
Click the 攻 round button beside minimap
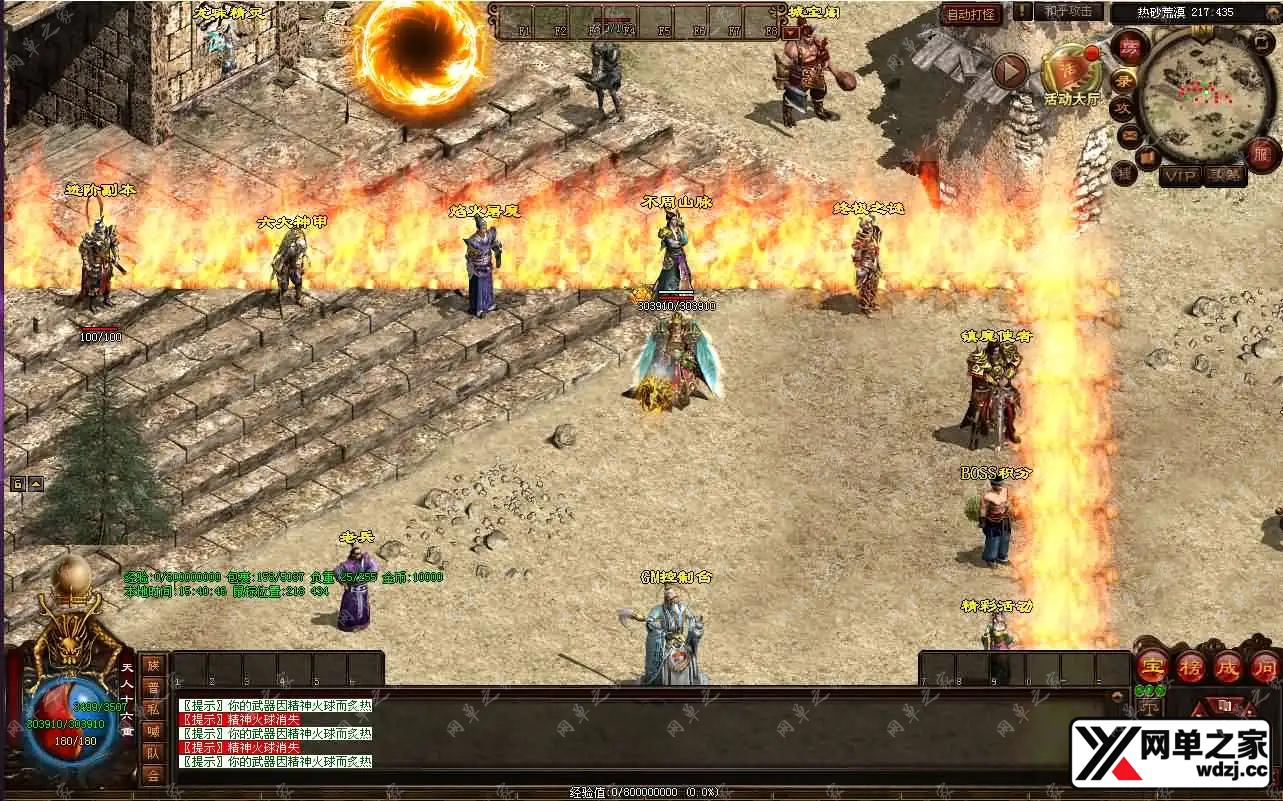tap(1122, 108)
